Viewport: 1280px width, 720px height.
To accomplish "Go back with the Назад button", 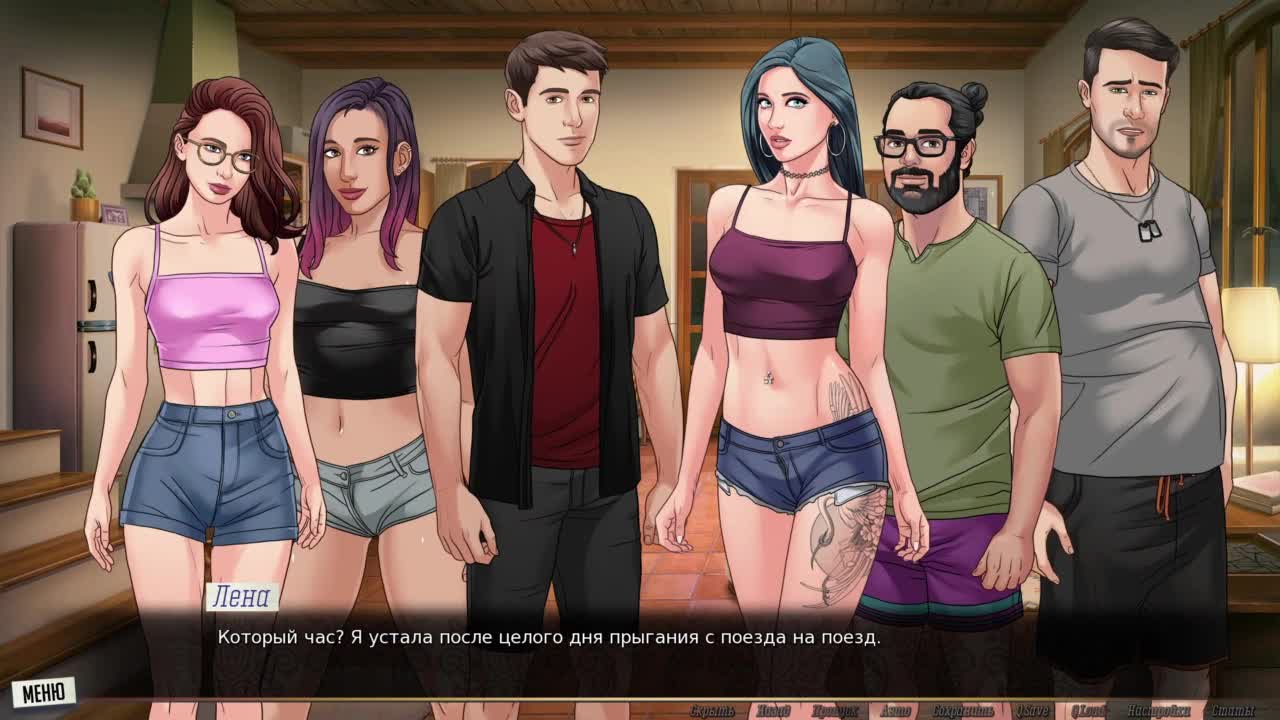I will tap(773, 711).
